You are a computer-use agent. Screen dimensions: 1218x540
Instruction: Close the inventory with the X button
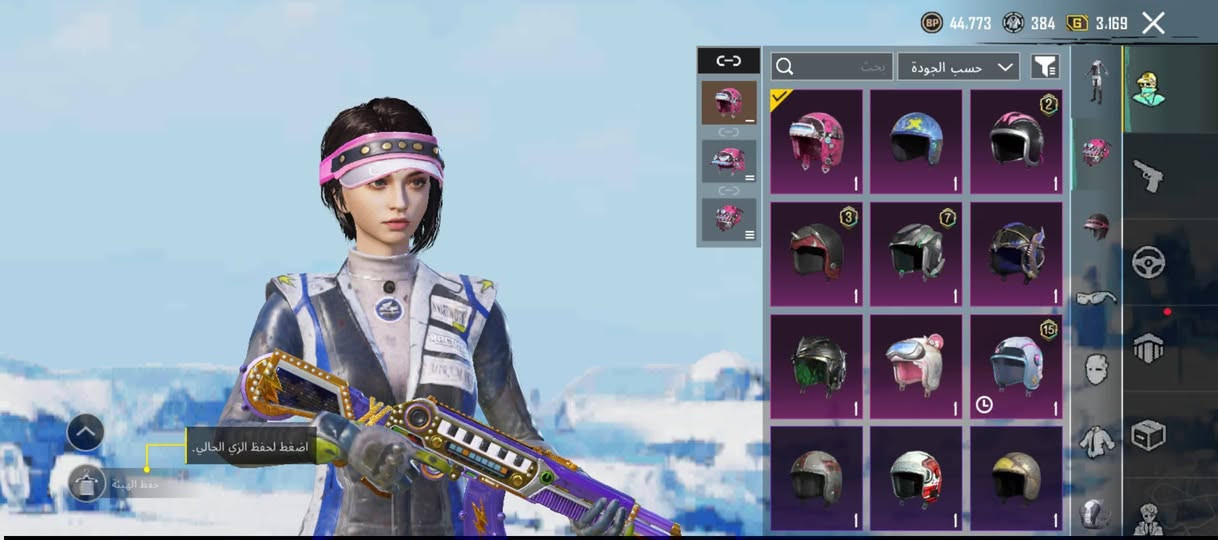click(1153, 23)
